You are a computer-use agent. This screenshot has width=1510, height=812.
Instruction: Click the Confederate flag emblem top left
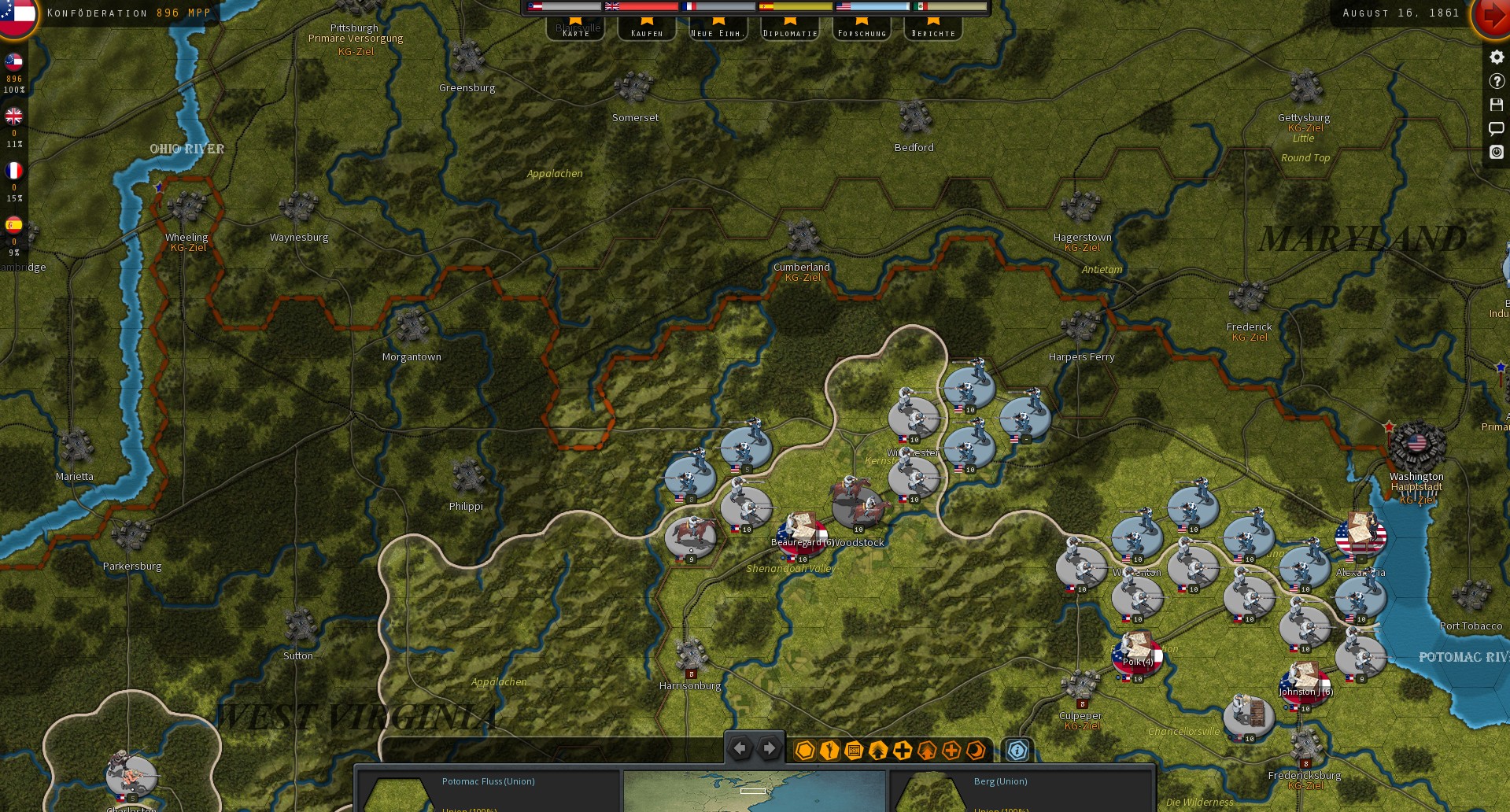tap(16, 17)
